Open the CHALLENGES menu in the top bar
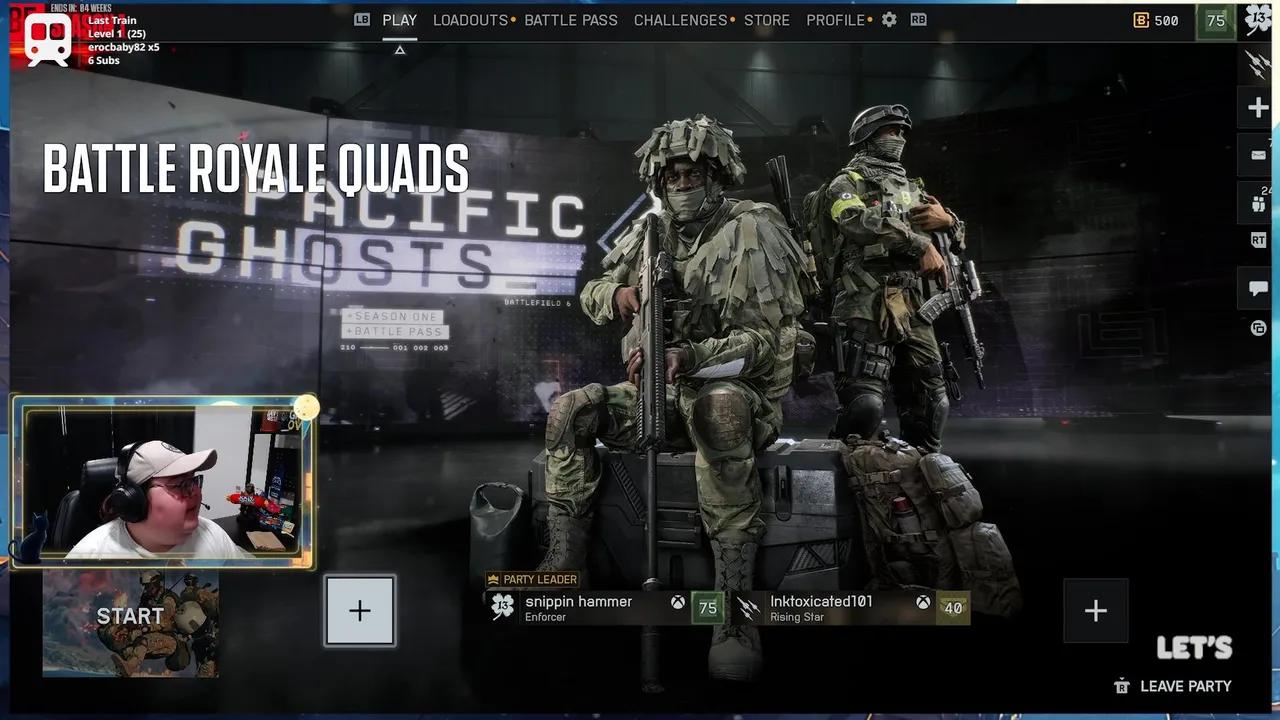 pos(680,19)
